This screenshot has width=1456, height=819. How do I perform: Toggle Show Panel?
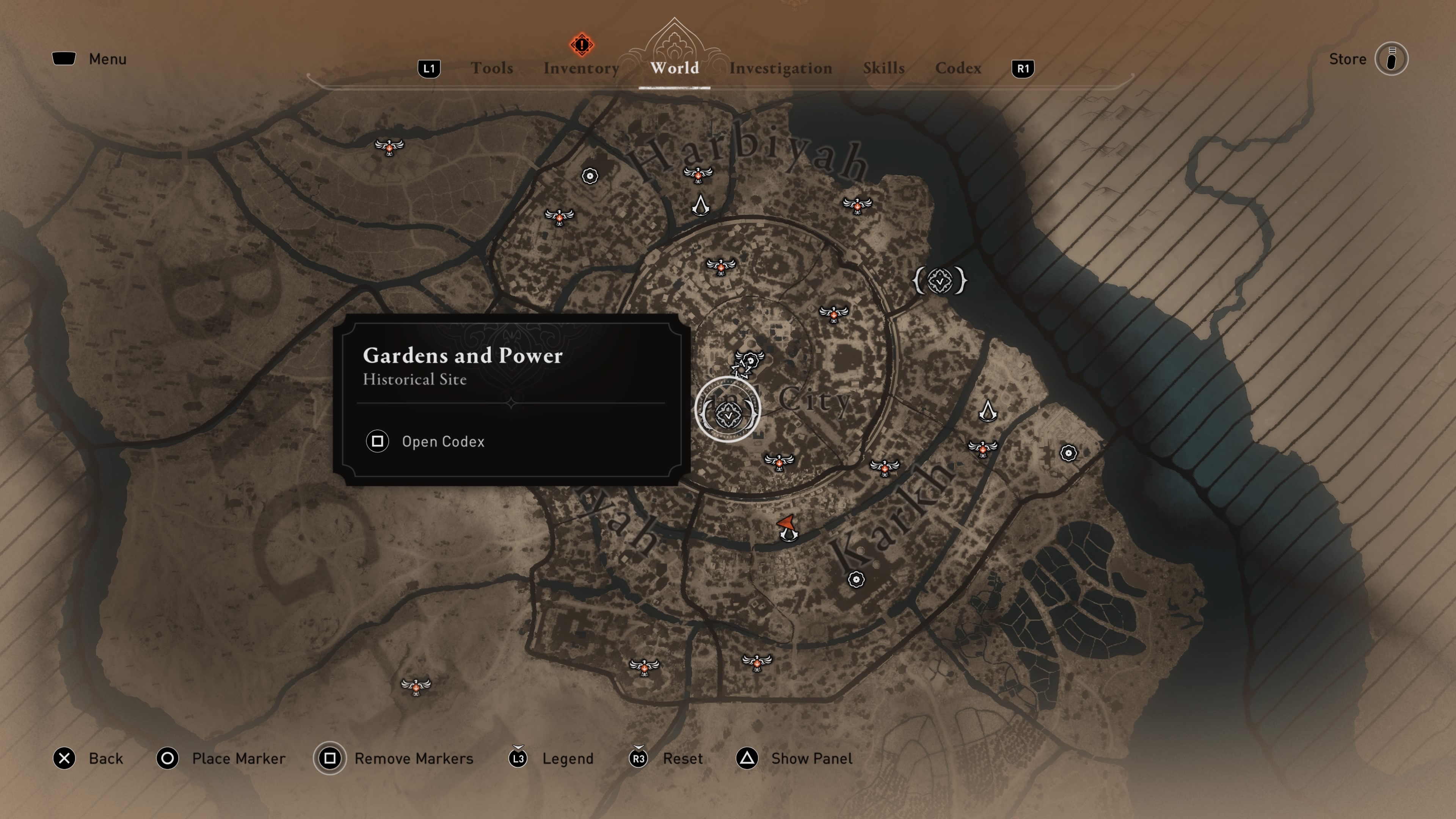point(811,758)
